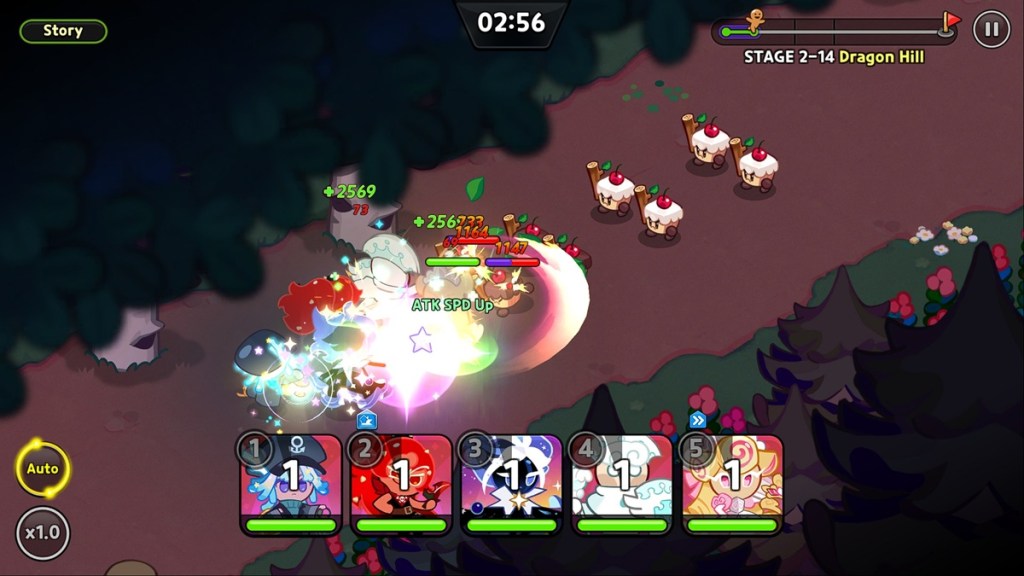Change the x1.0 battle speed
1024x576 pixels.
42,532
